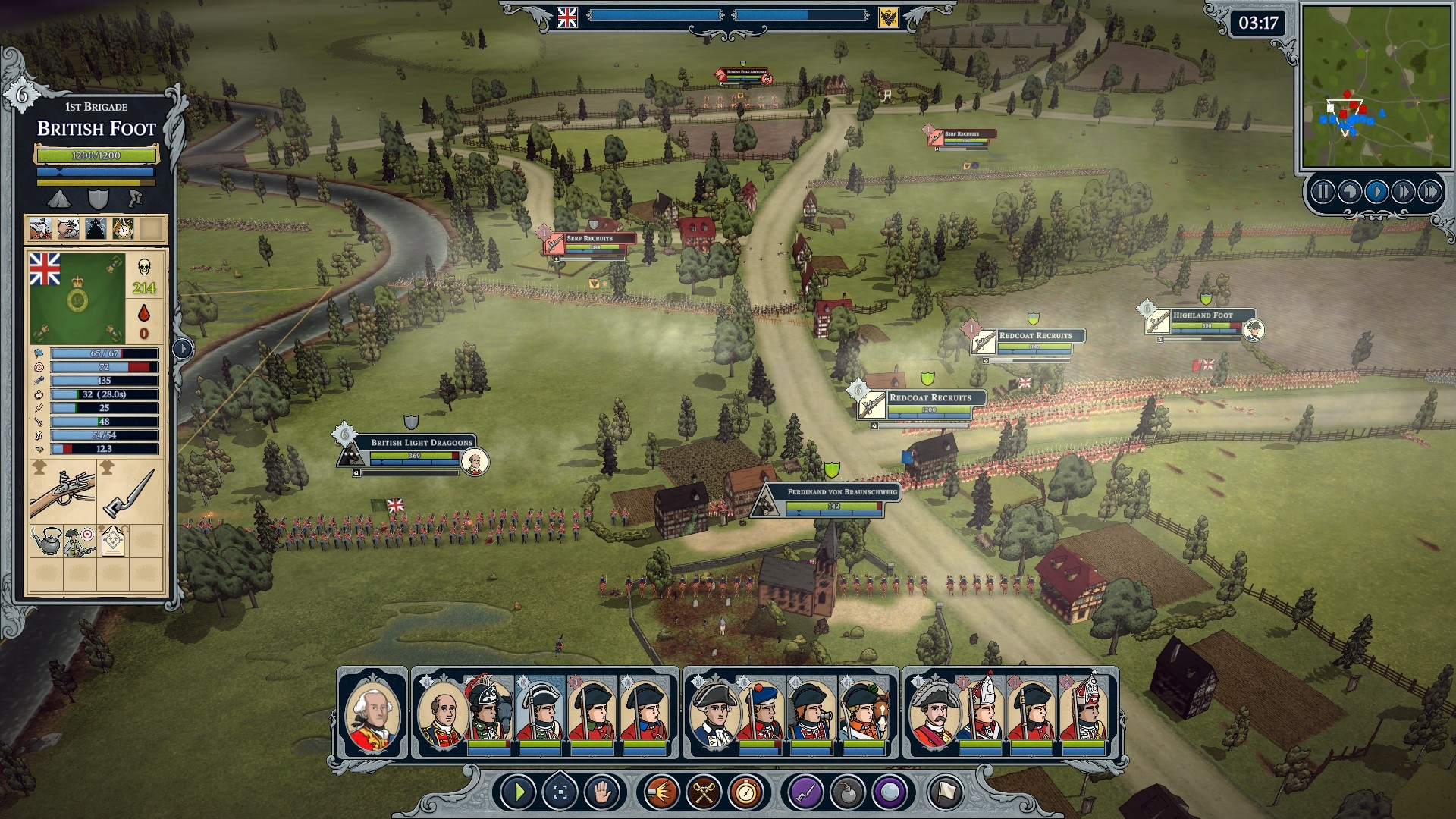This screenshot has width=1456, height=819.
Task: Toggle the fire-at-will musket volley command
Action: (661, 793)
